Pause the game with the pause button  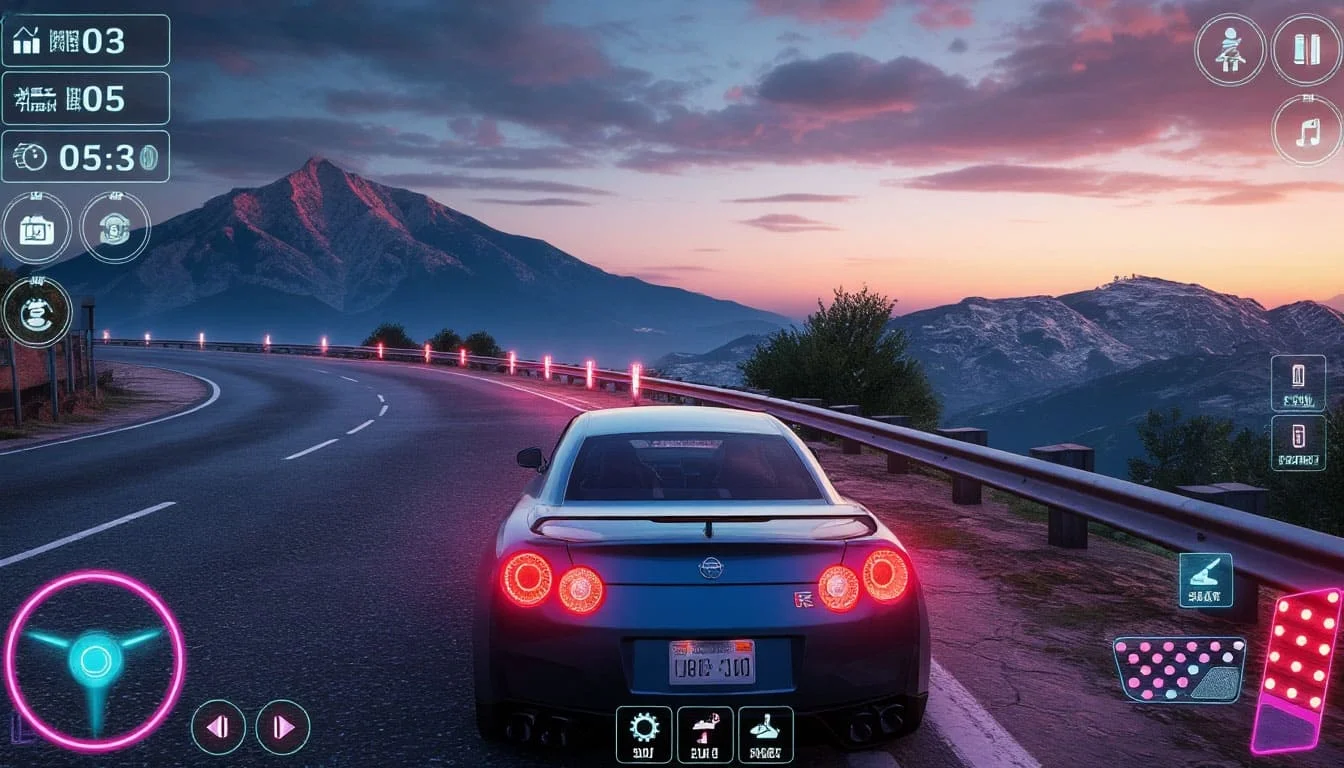(1307, 49)
